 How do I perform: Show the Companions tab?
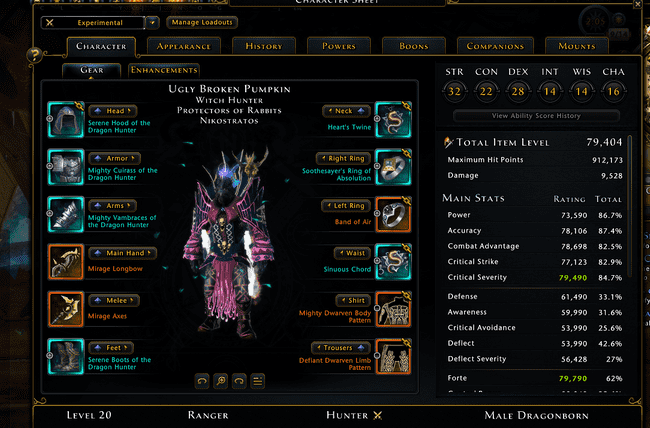[494, 46]
